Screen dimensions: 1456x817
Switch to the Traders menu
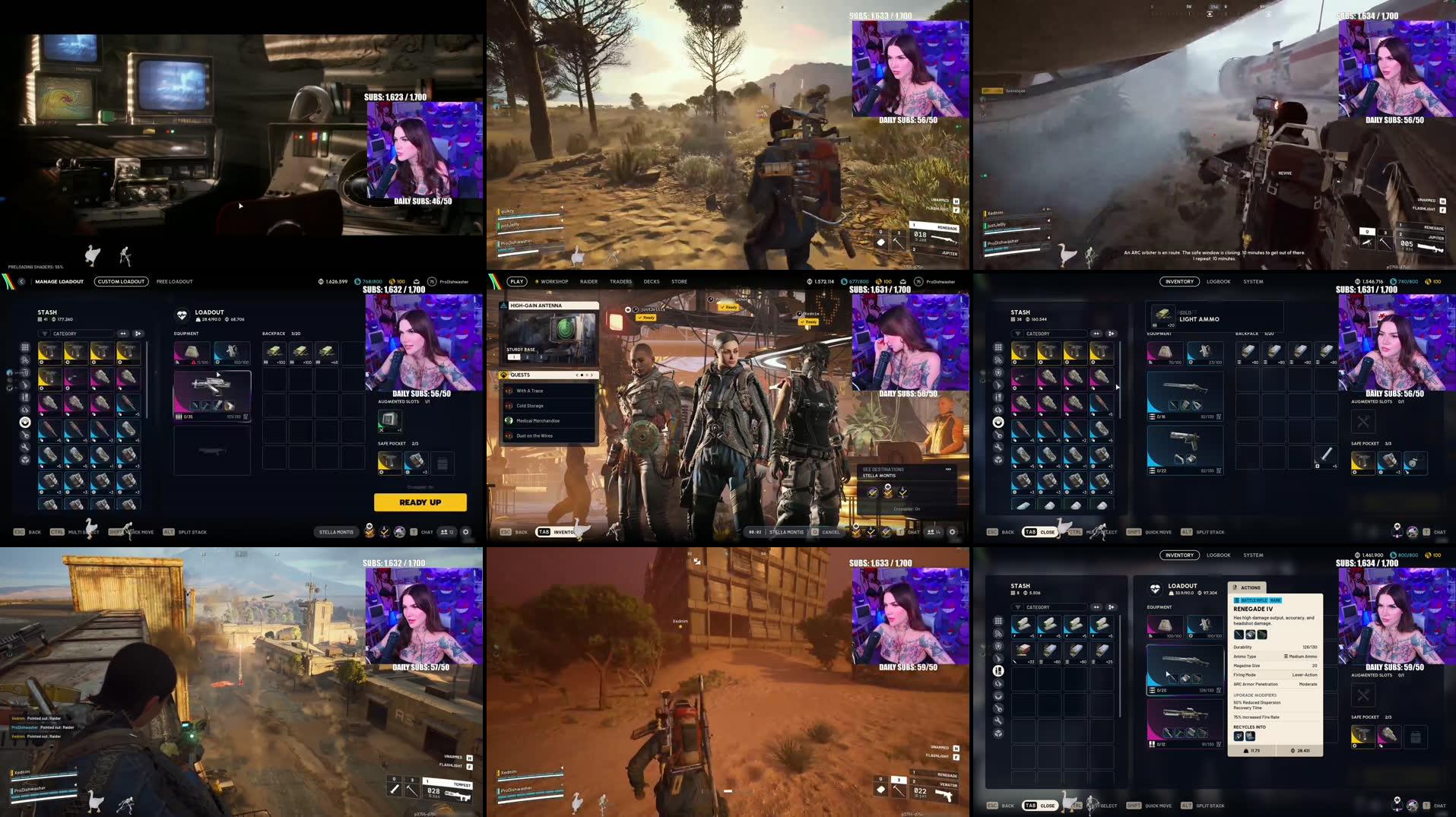(620, 281)
